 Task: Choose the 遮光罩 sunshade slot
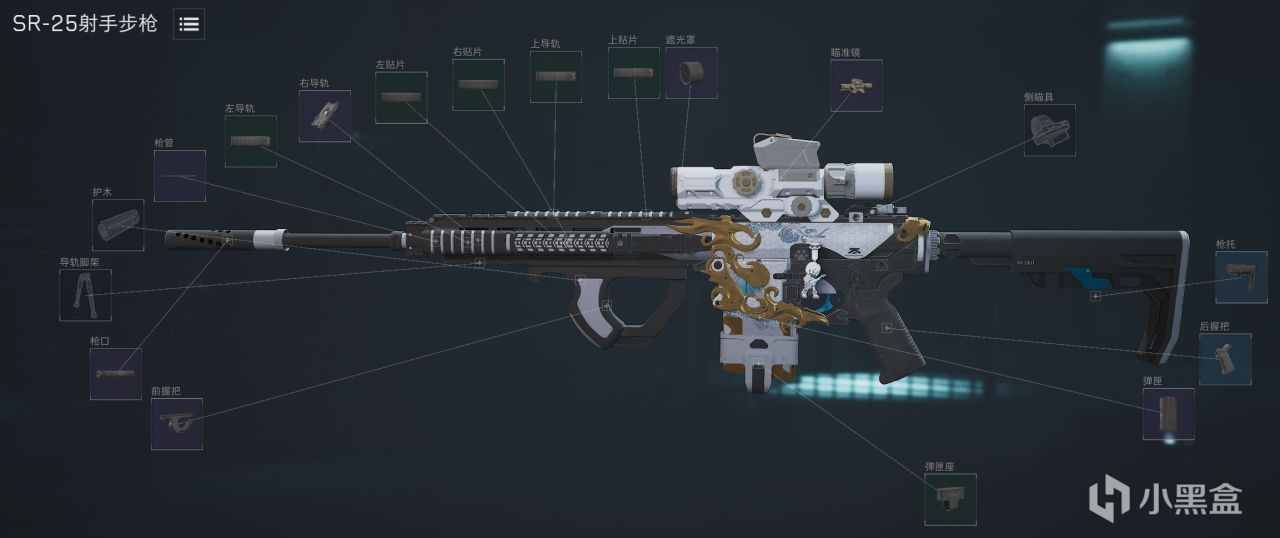[x=691, y=72]
